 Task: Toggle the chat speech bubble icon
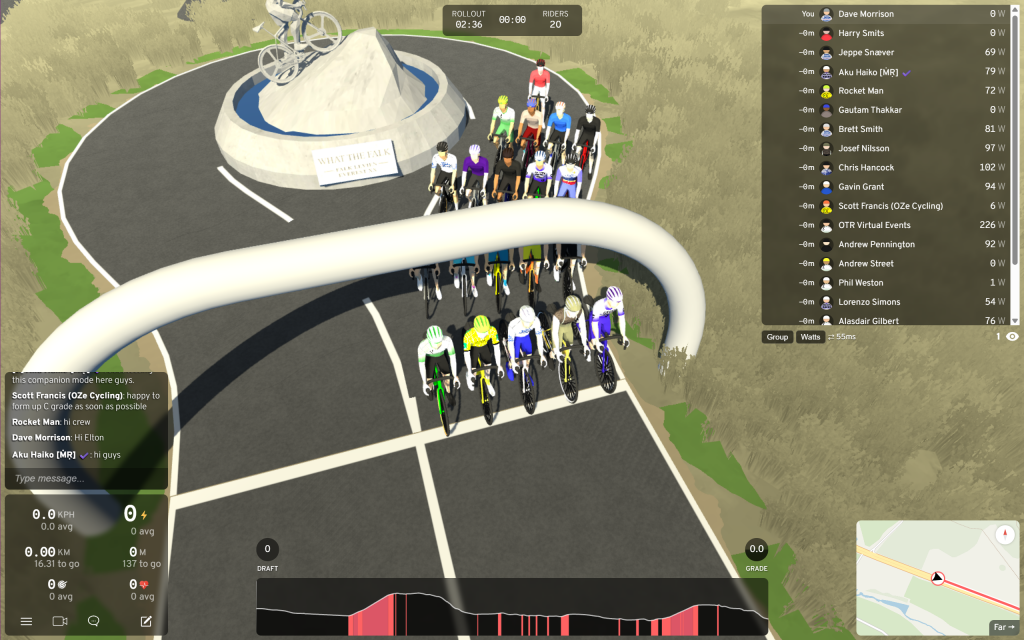[93, 621]
